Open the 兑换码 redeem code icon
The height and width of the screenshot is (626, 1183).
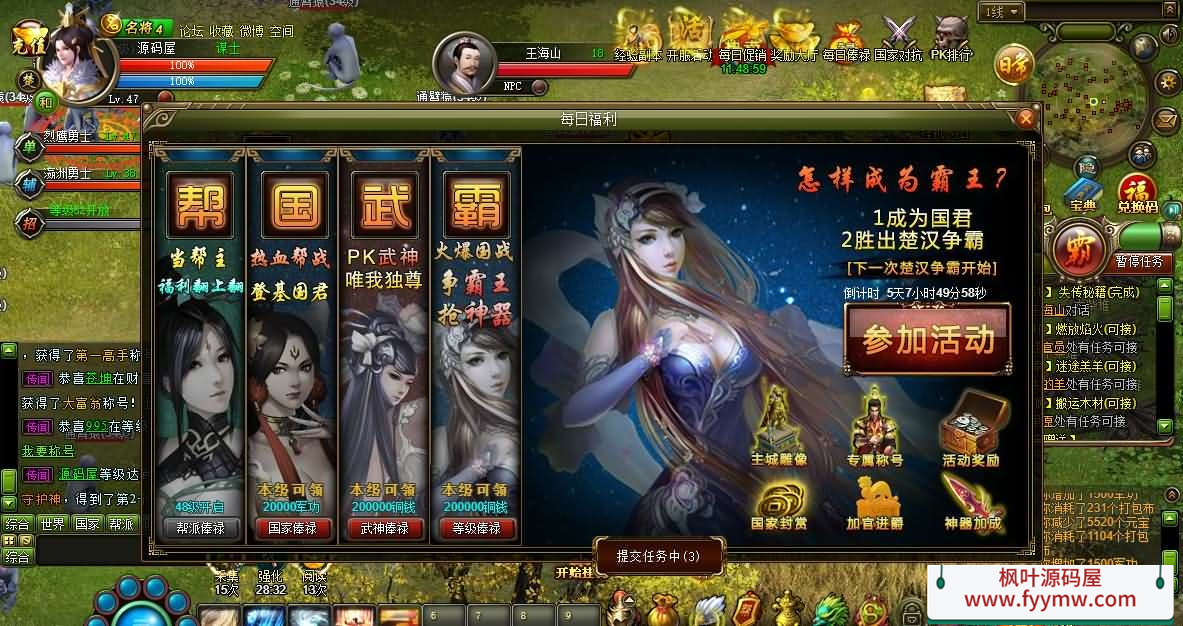pyautogui.click(x=1136, y=193)
